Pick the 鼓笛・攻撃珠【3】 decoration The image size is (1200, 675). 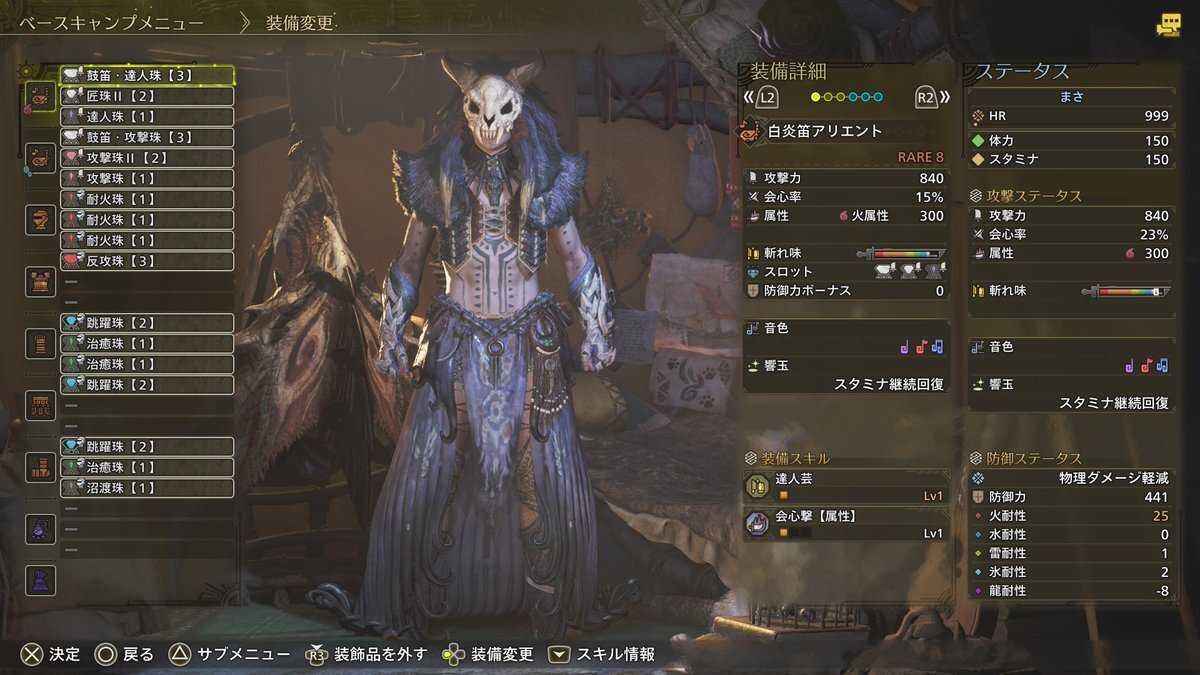[147, 137]
